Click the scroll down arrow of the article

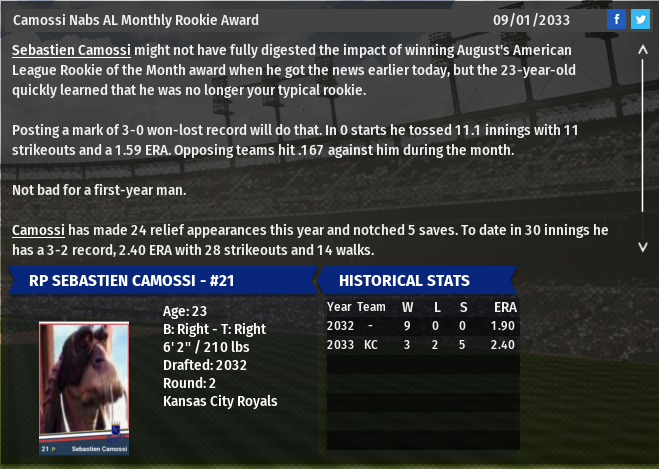point(642,245)
